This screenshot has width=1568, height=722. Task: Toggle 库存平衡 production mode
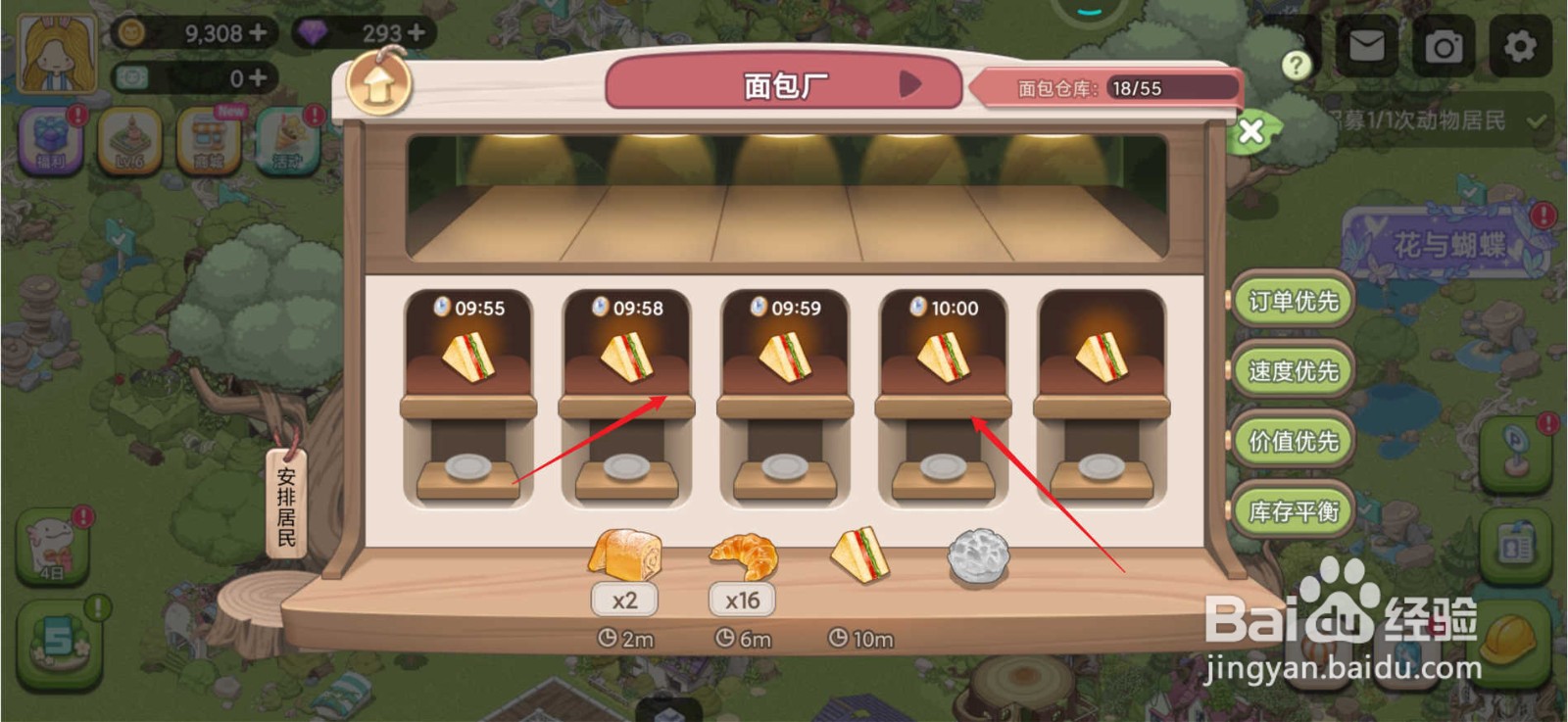point(1294,510)
